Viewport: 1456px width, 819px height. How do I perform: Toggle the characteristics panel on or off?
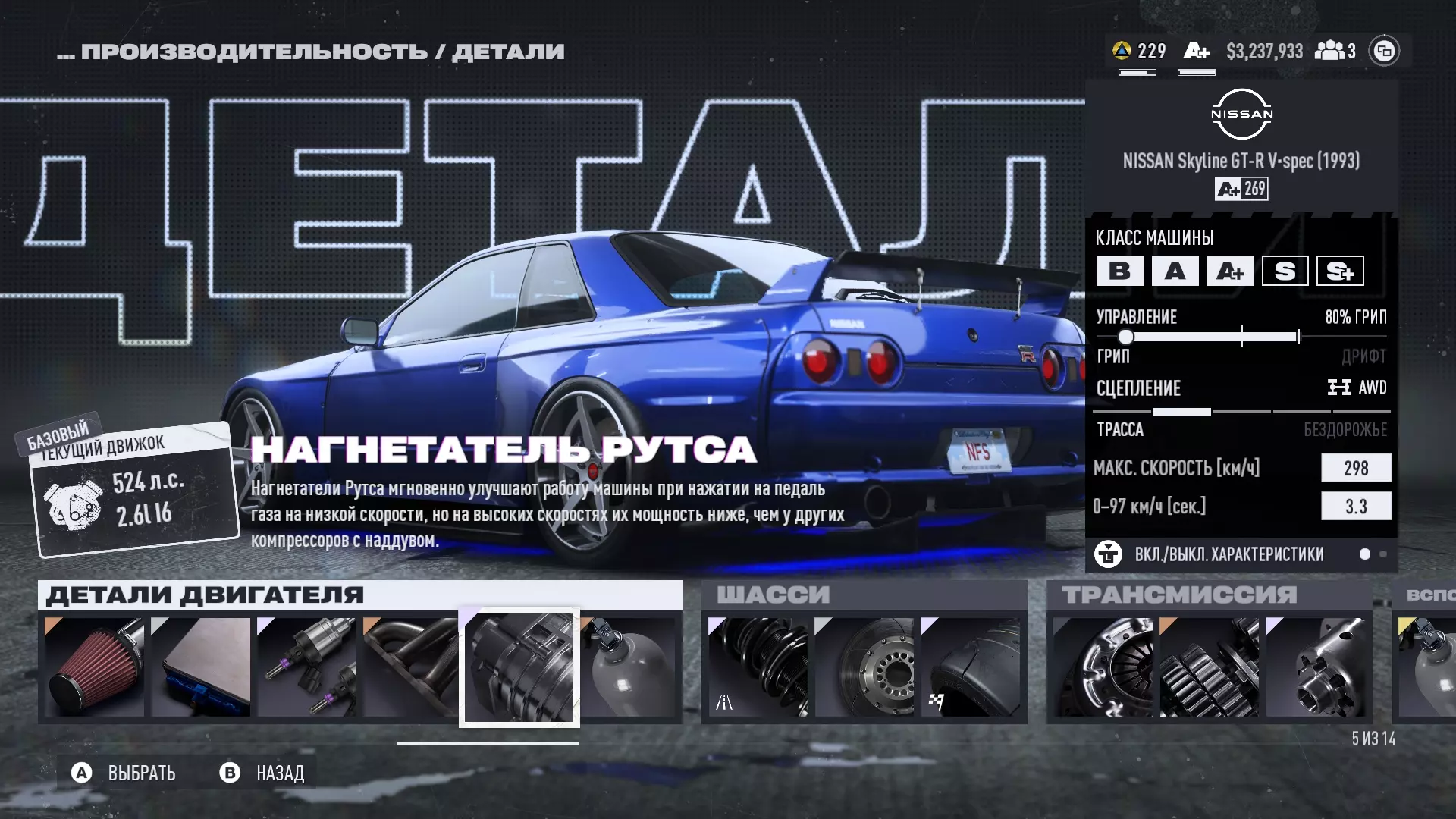(1228, 554)
